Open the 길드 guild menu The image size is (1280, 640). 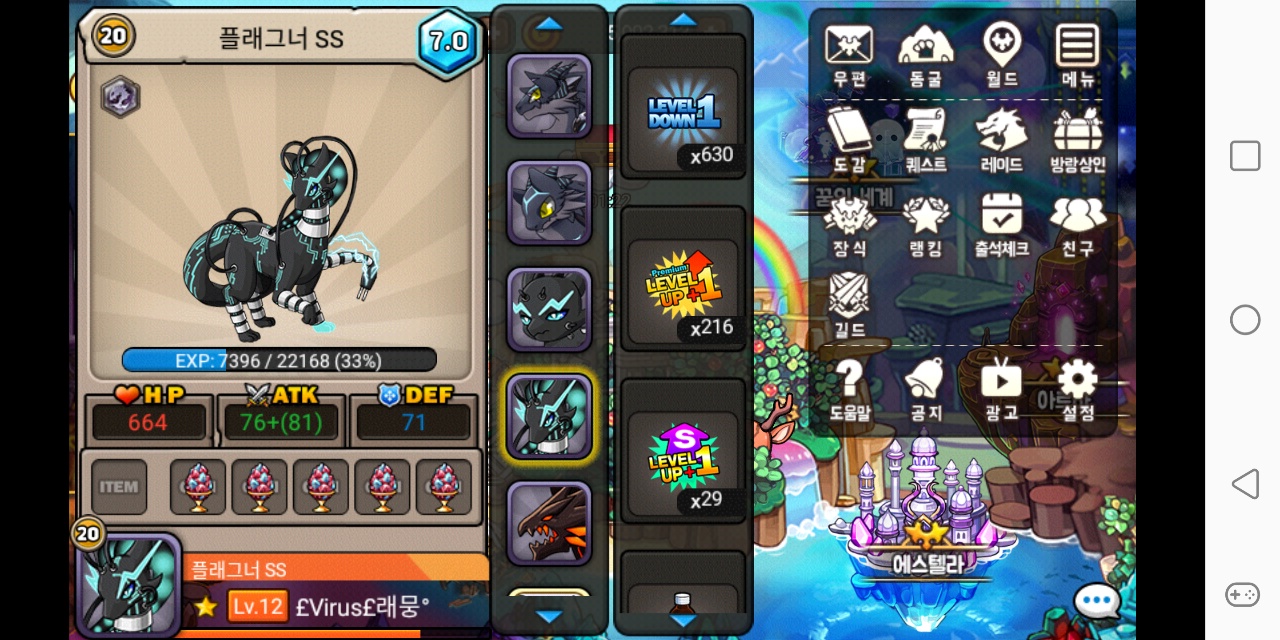[849, 303]
